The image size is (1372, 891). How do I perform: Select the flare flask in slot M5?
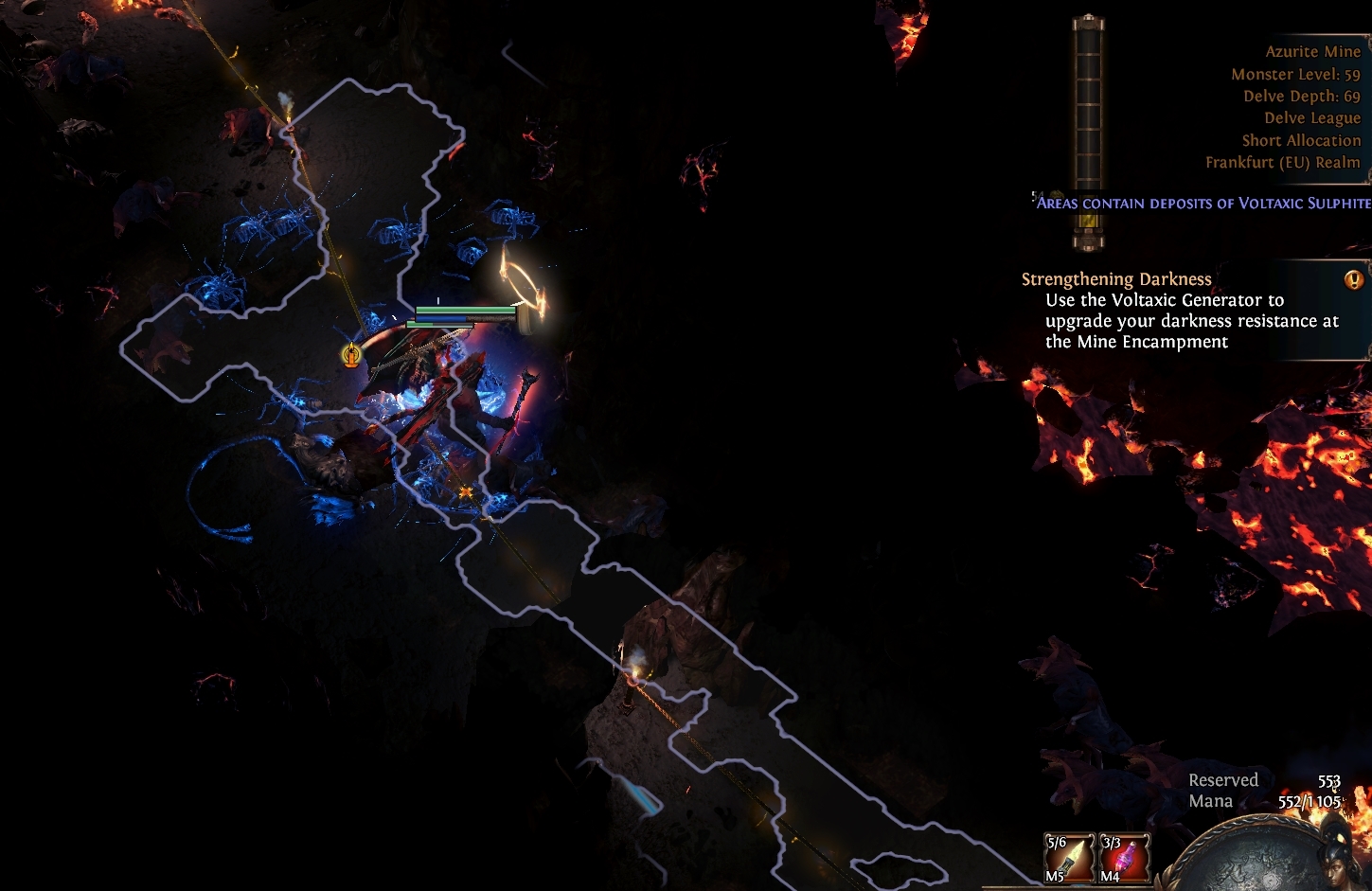point(1069,855)
